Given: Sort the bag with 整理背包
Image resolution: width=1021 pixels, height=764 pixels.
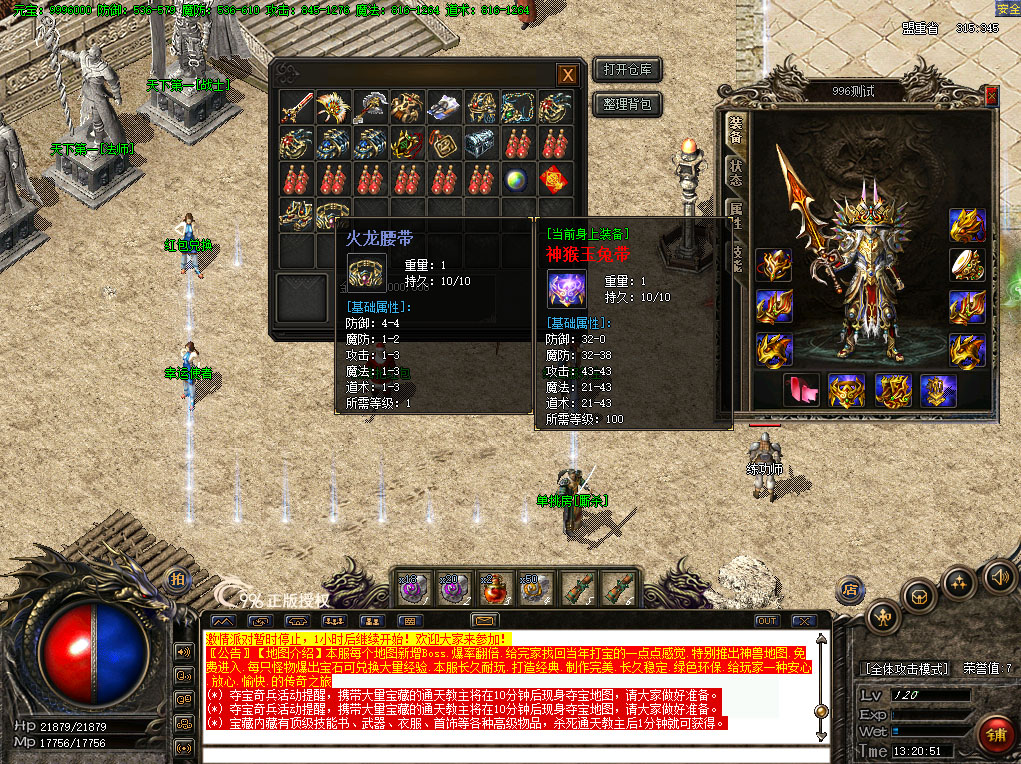Looking at the screenshot, I should pyautogui.click(x=627, y=104).
